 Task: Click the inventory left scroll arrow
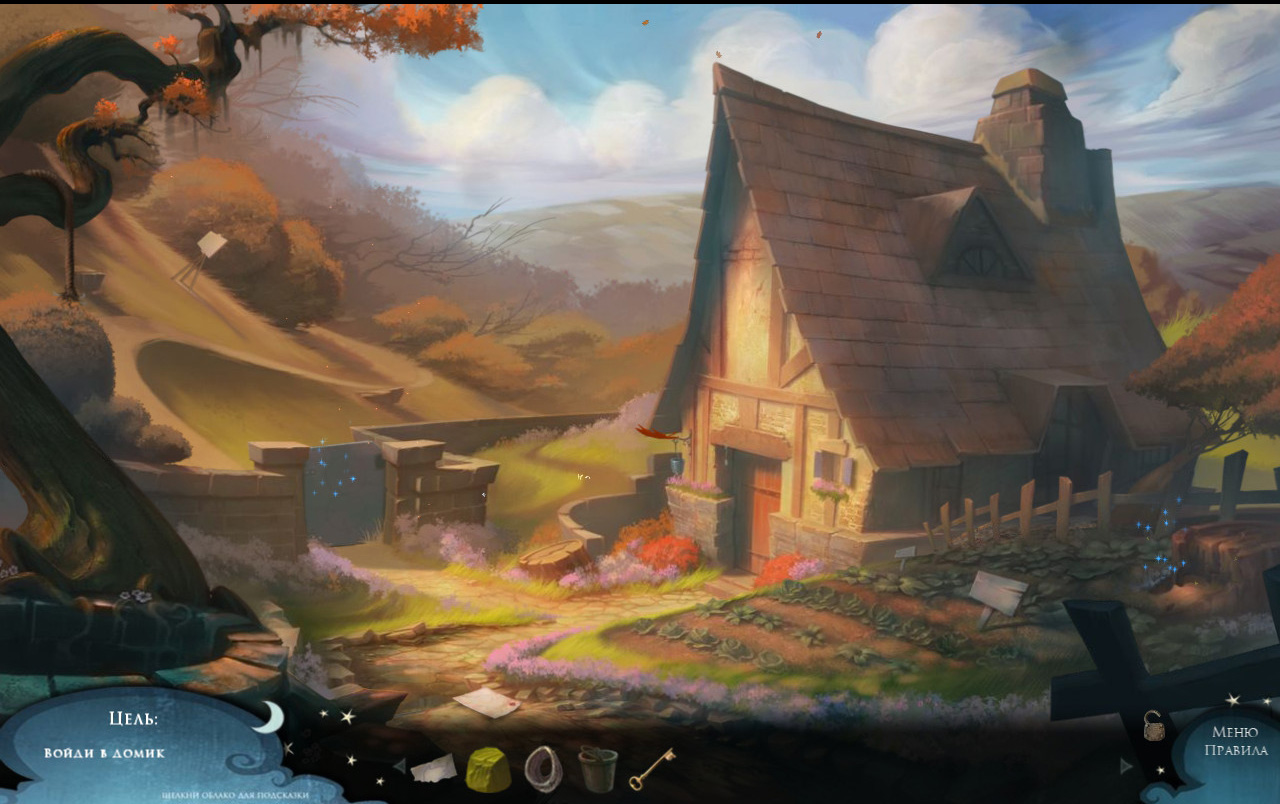point(399,766)
